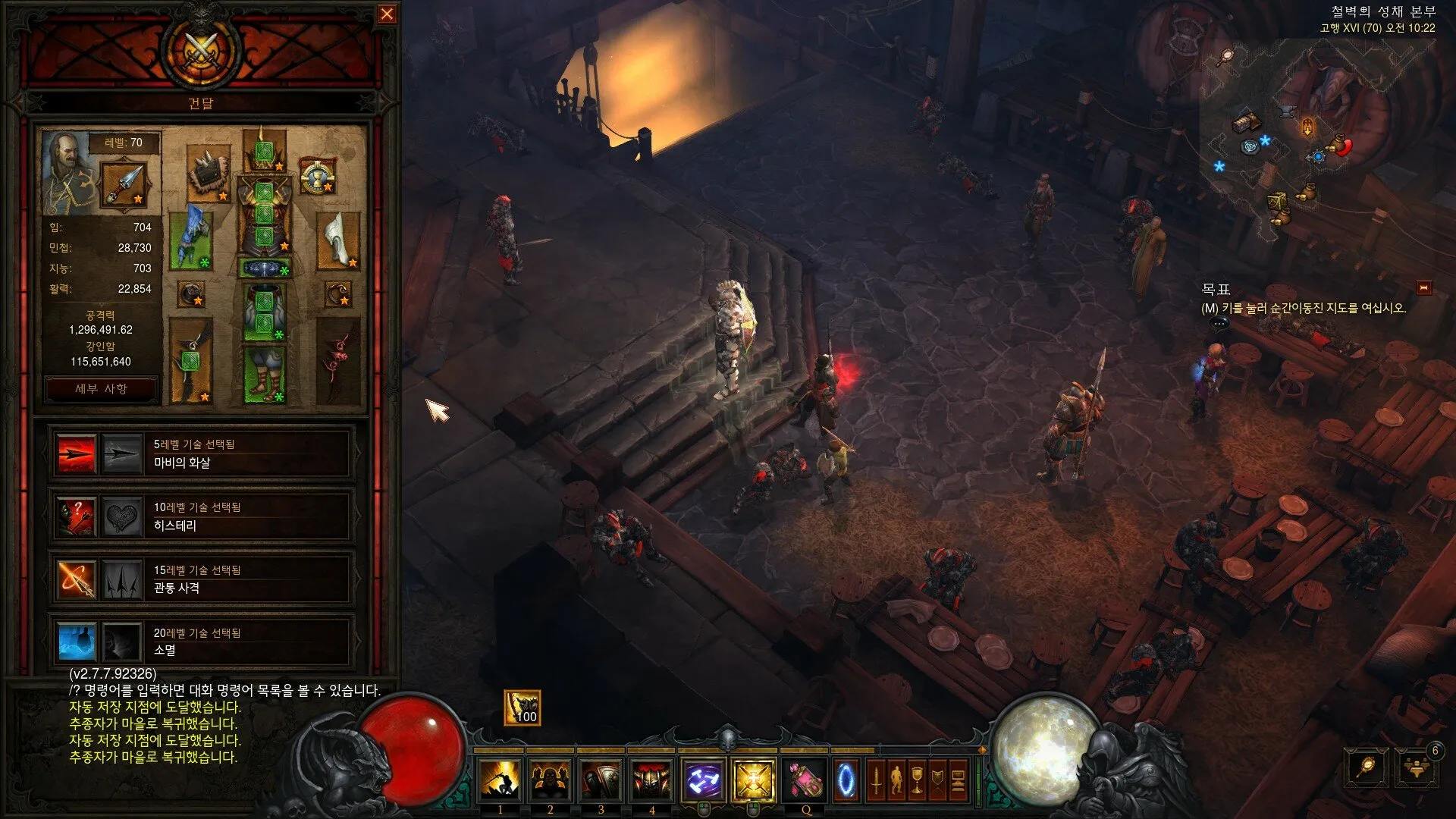Select the 소멸 level 20 skill

pos(77,642)
